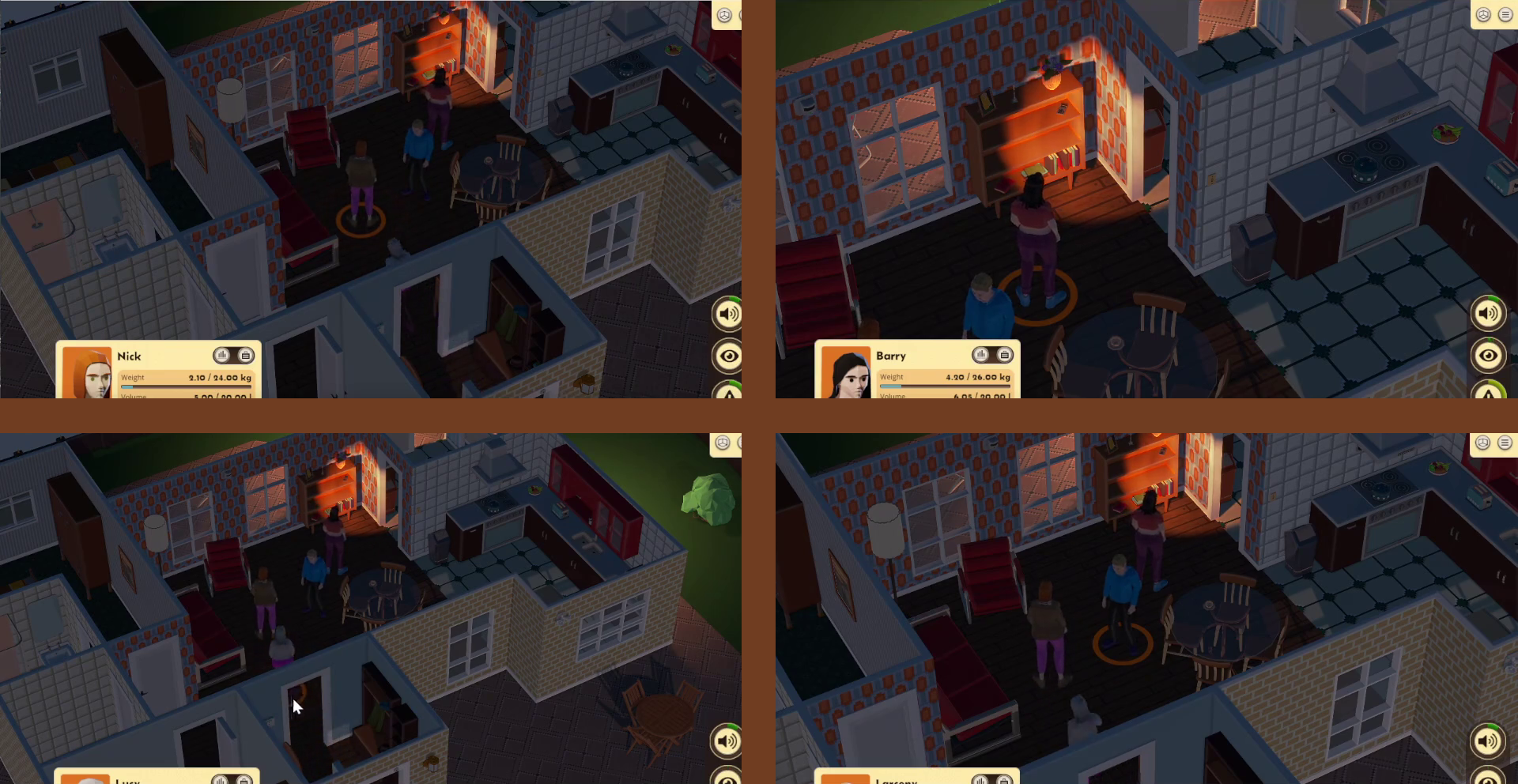Viewport: 1518px width, 784px height.
Task: Open the hamburger menu at top right
Action: click(1504, 13)
